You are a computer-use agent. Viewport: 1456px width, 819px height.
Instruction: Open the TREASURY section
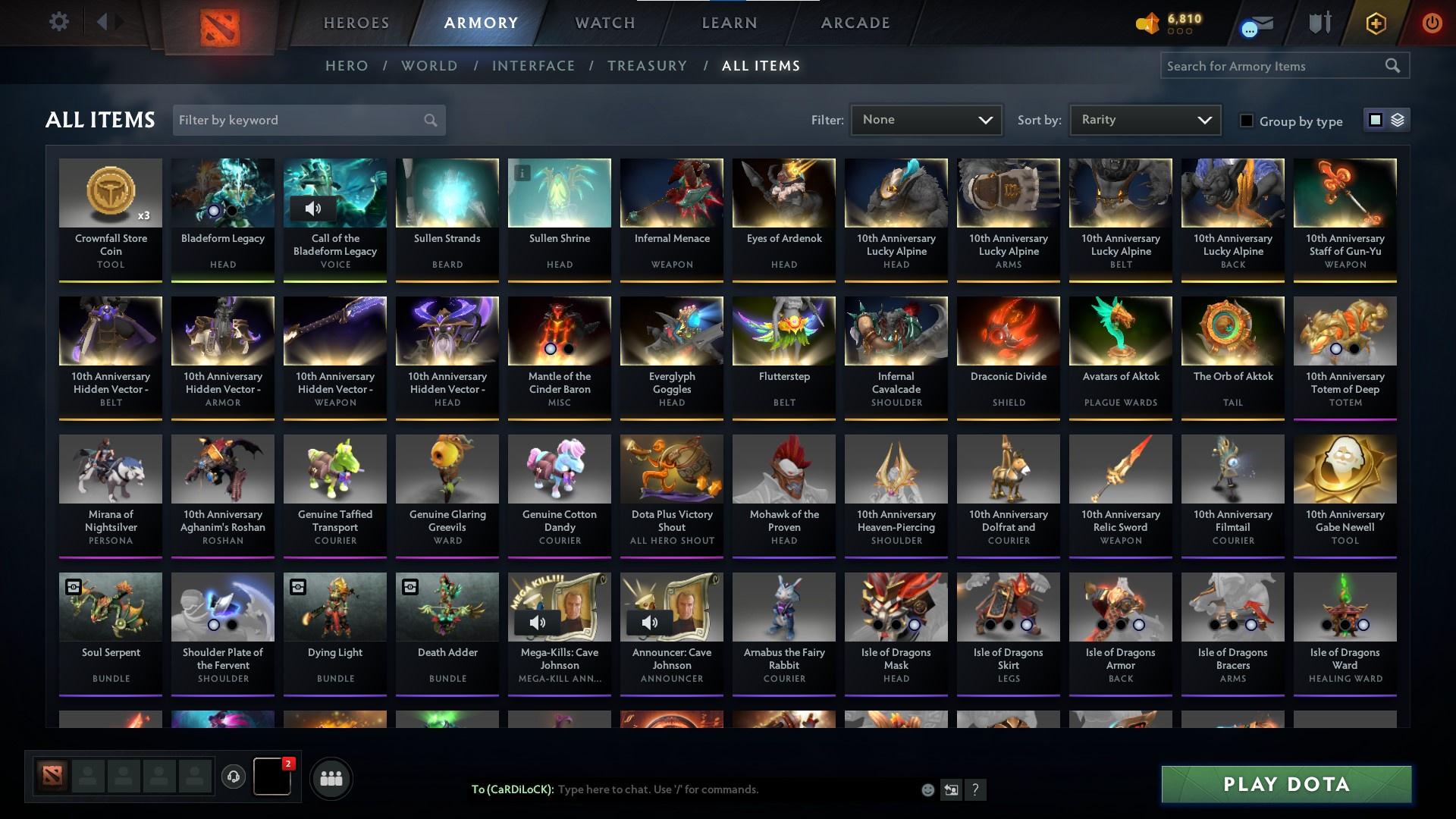pos(647,66)
